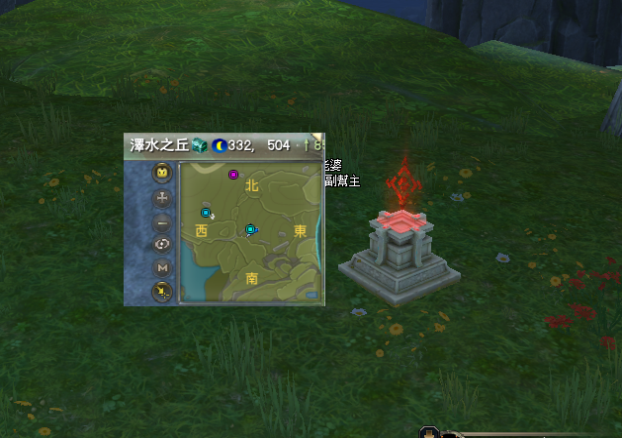Click the cyan marker near the 西 label

[x=206, y=213]
